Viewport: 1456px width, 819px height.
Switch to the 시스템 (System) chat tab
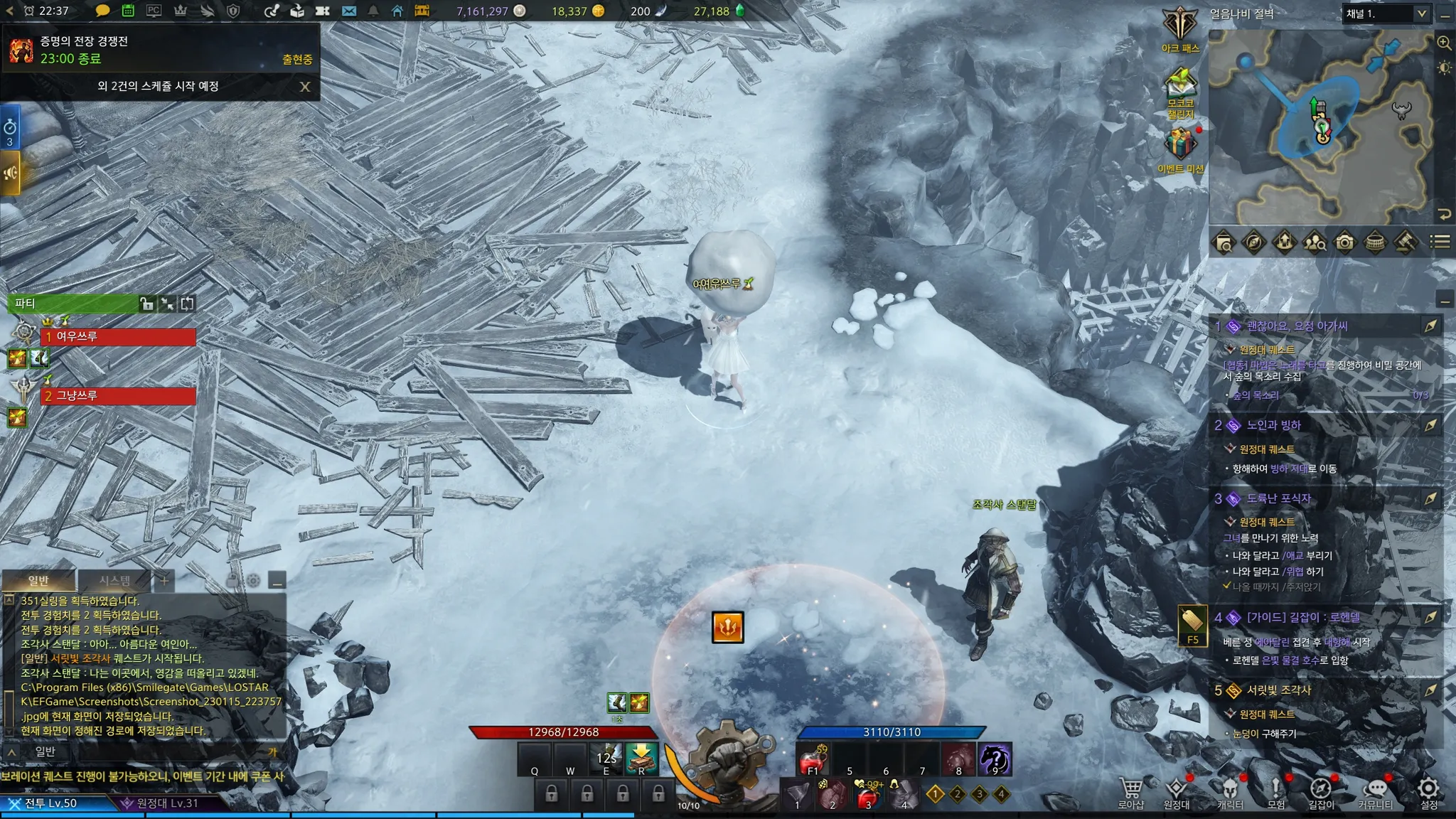point(114,581)
